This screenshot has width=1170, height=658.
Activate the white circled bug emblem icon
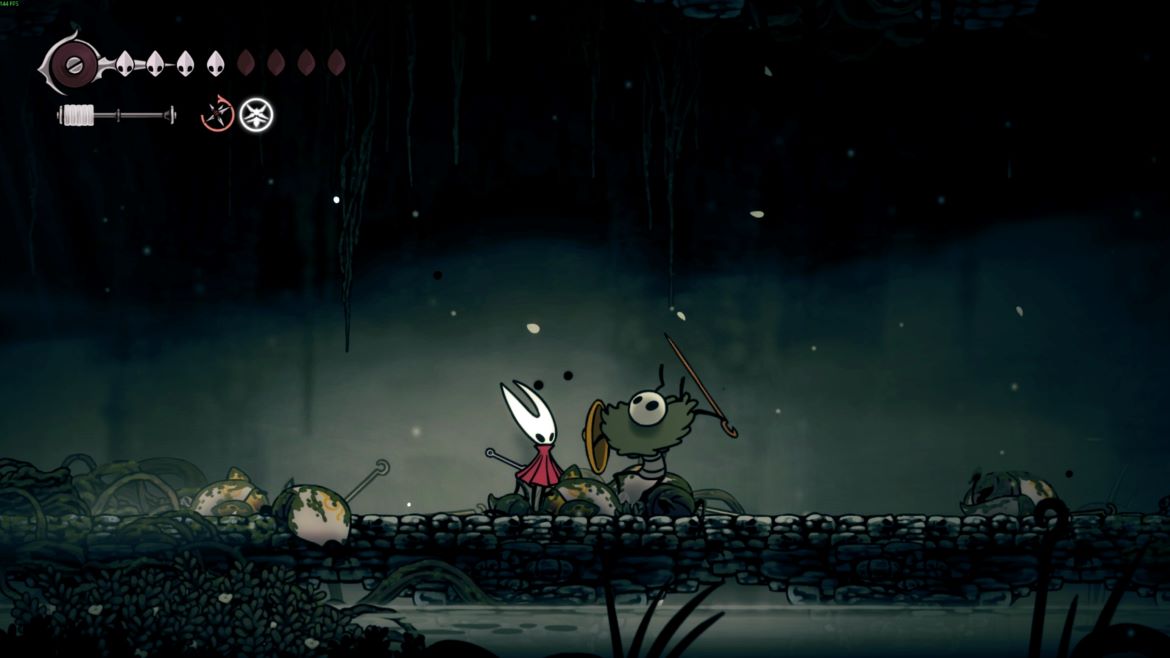coord(256,115)
